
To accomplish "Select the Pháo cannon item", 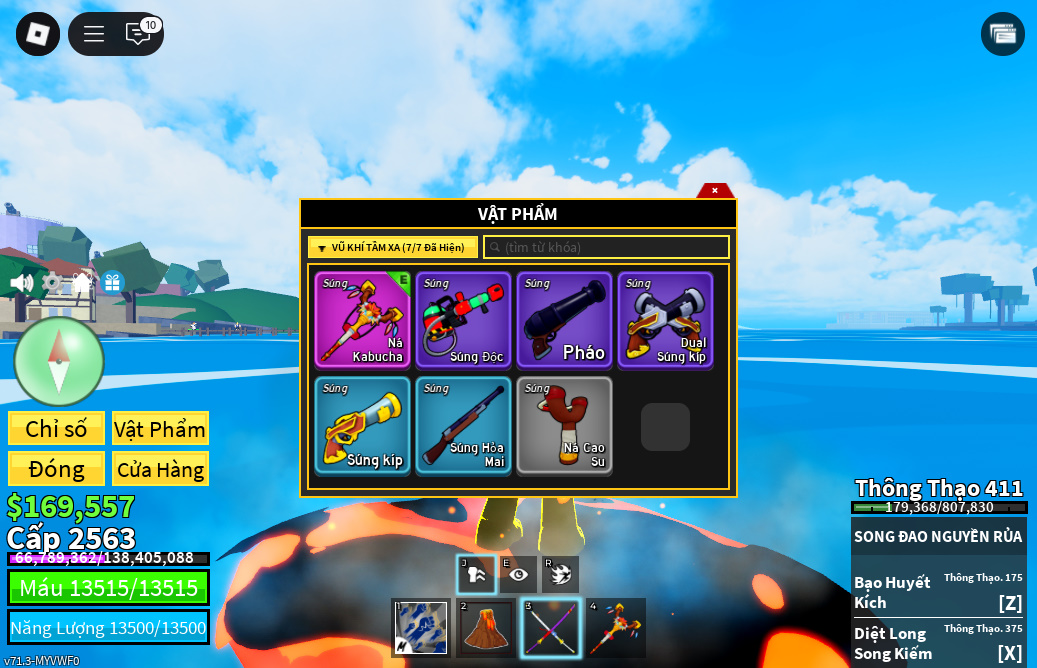I will point(564,320).
